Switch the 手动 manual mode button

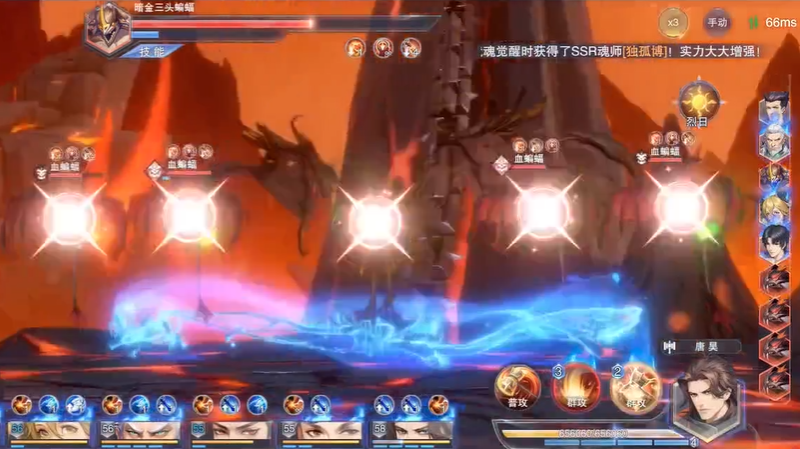718,21
